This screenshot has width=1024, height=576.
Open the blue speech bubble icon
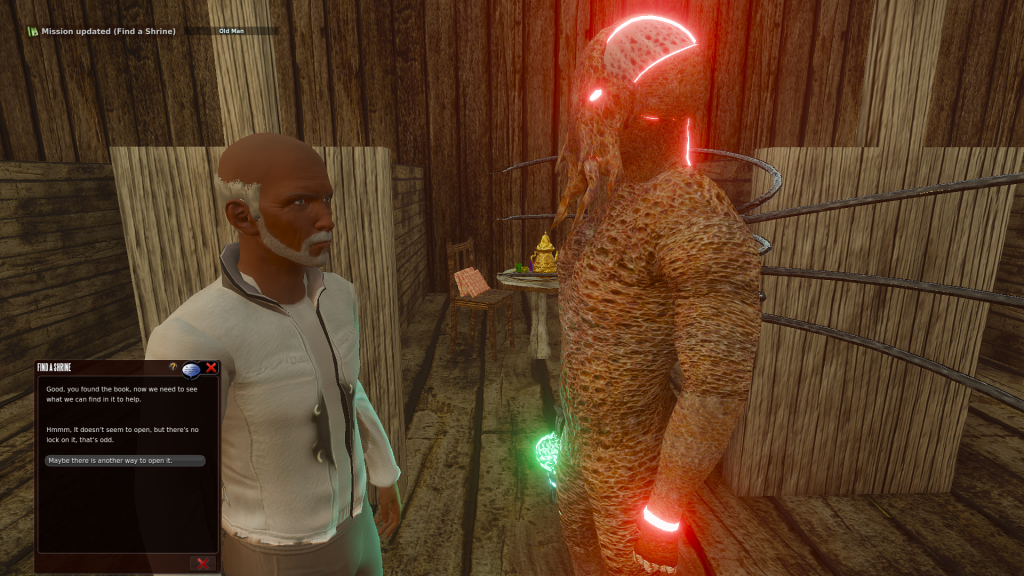pos(191,369)
